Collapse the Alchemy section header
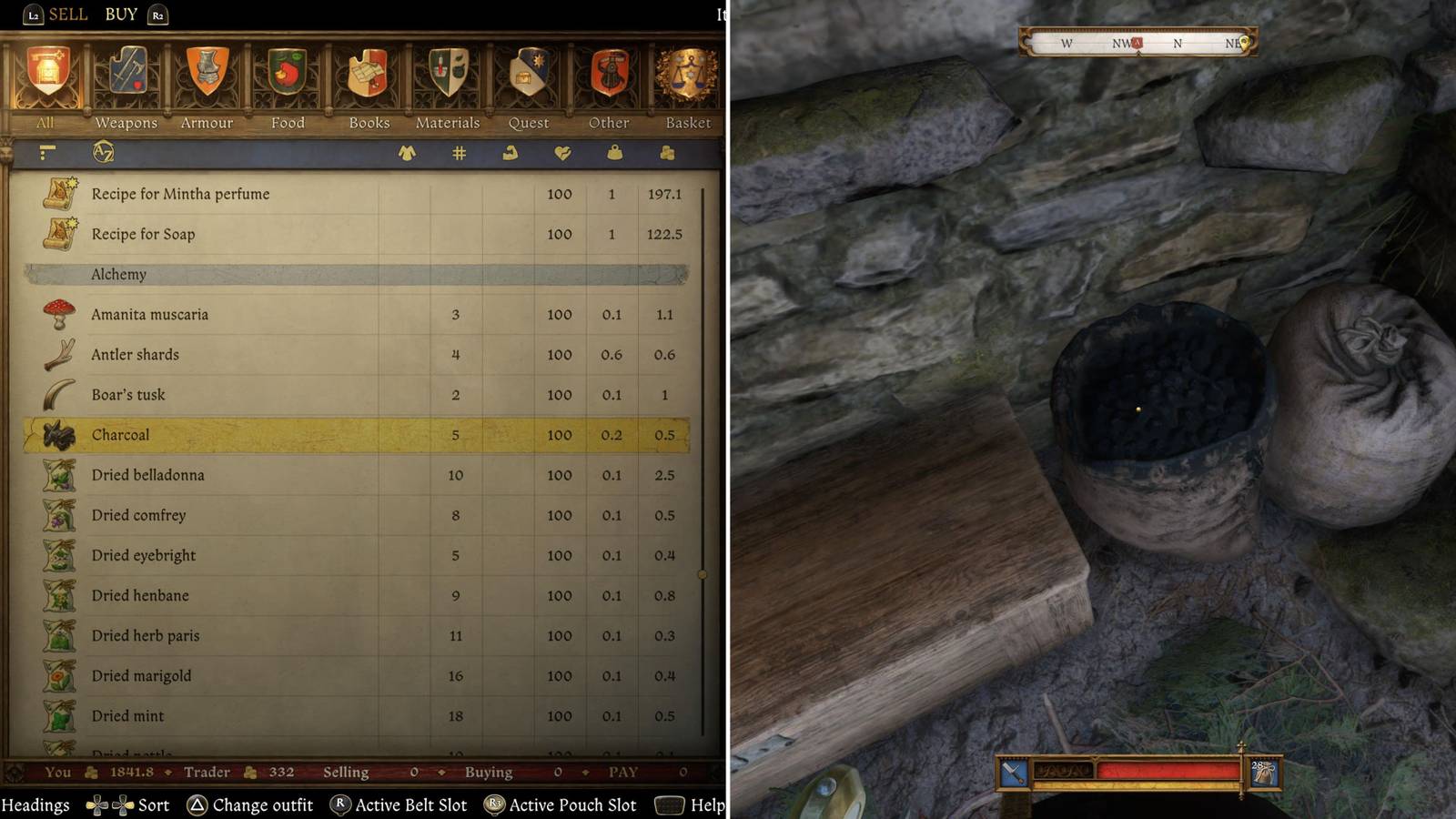1456x819 pixels. pyautogui.click(x=118, y=274)
